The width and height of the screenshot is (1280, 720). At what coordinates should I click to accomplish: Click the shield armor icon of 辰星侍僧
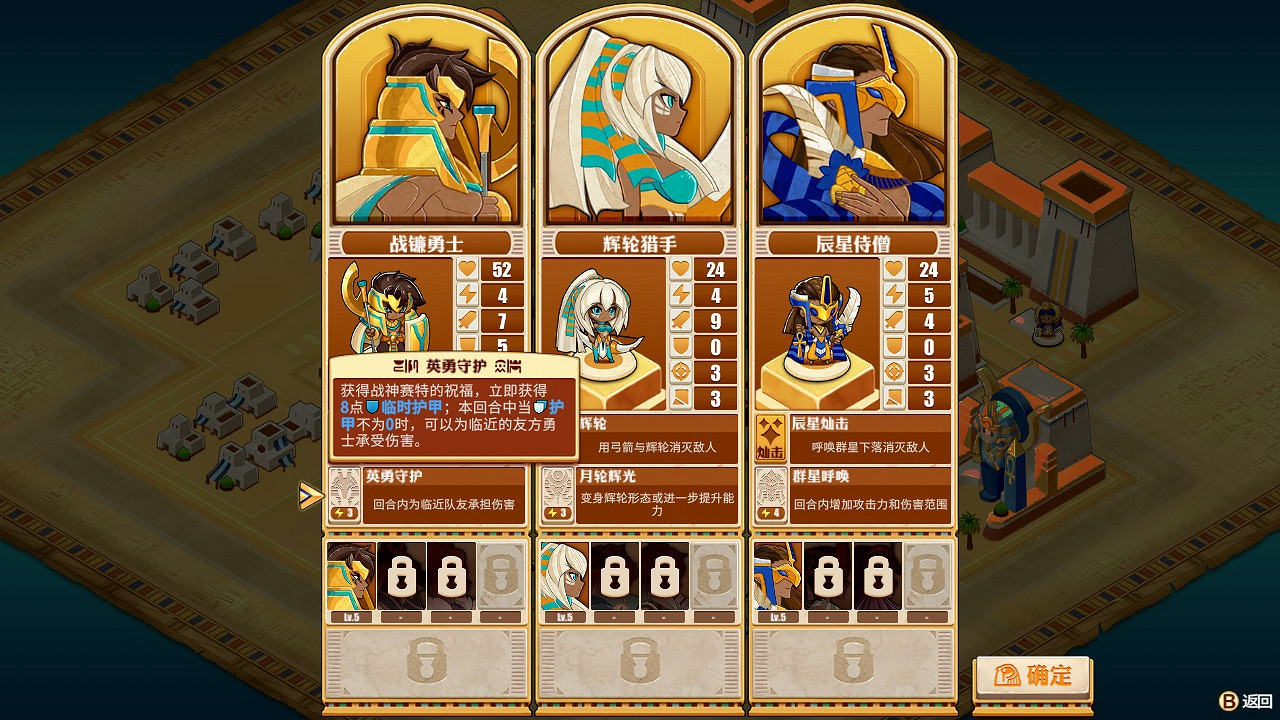click(x=896, y=345)
